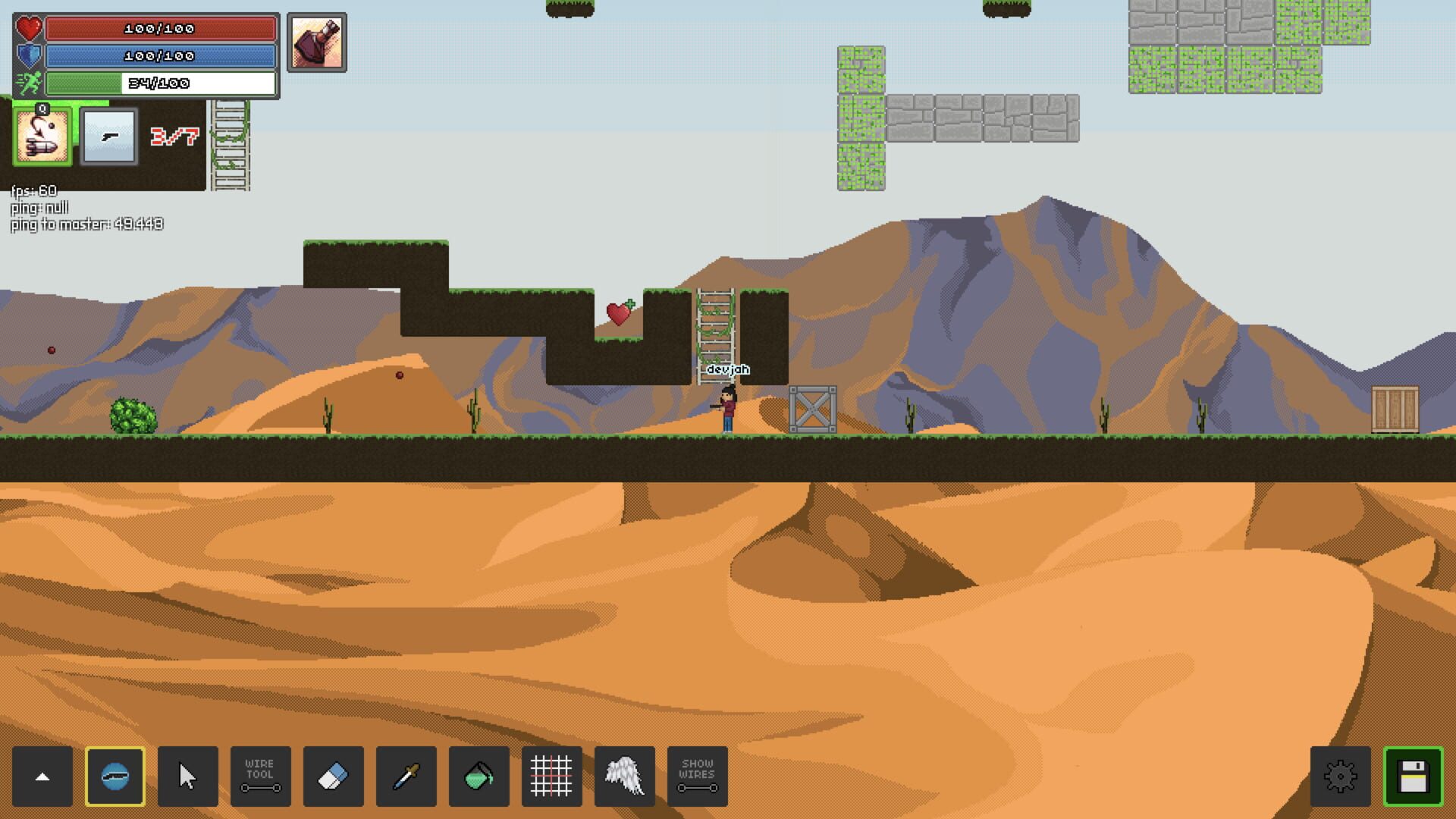Image resolution: width=1456 pixels, height=819 pixels.
Task: Click the red health bar showing 100/100
Action: pos(160,30)
